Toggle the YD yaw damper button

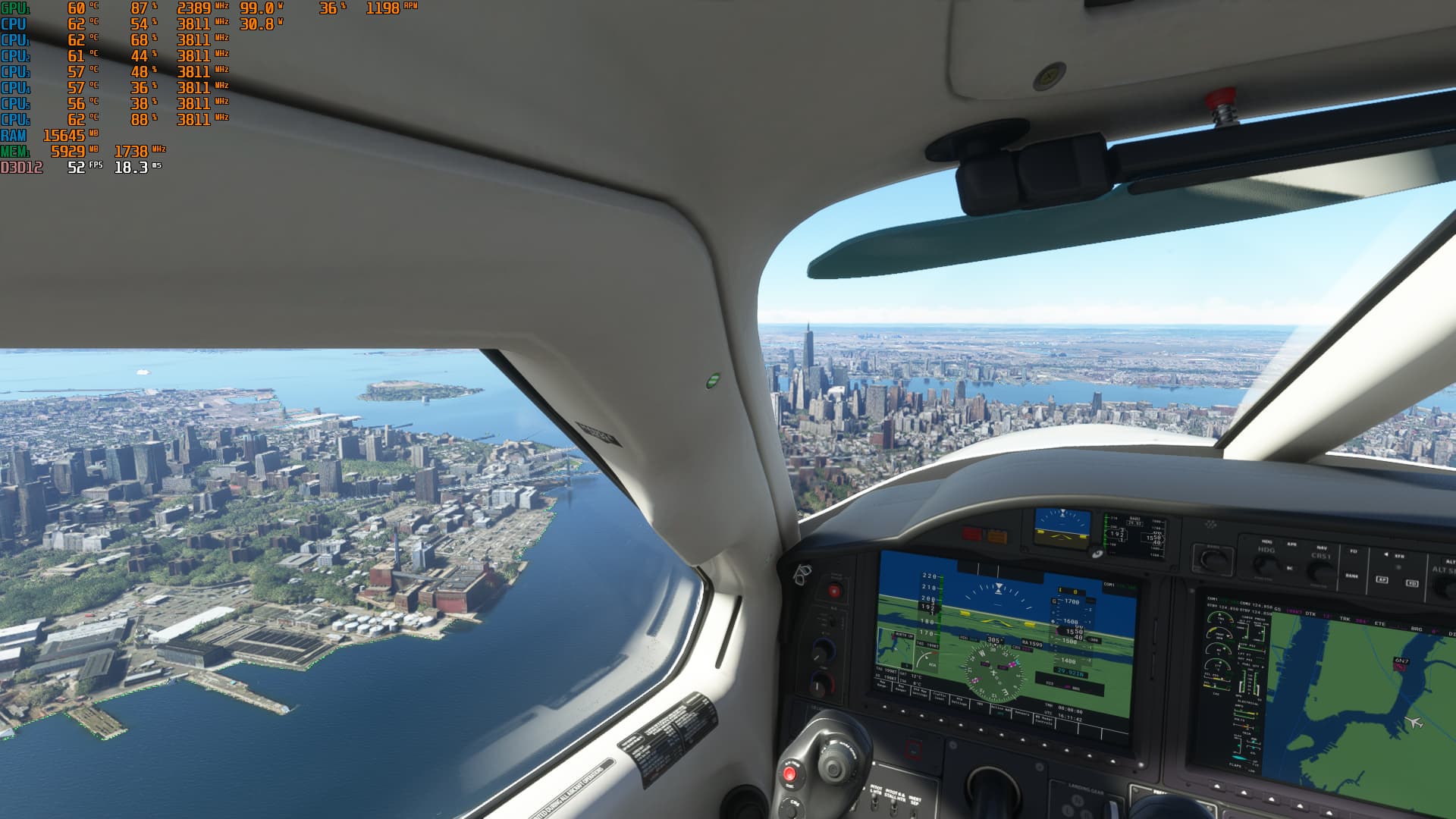[x=1411, y=583]
